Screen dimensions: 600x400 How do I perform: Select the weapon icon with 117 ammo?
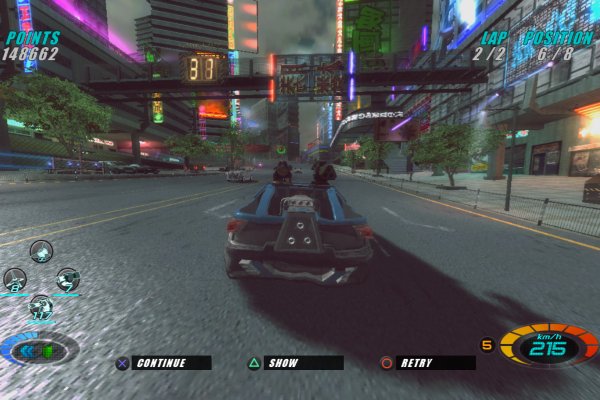pyautogui.click(x=41, y=307)
